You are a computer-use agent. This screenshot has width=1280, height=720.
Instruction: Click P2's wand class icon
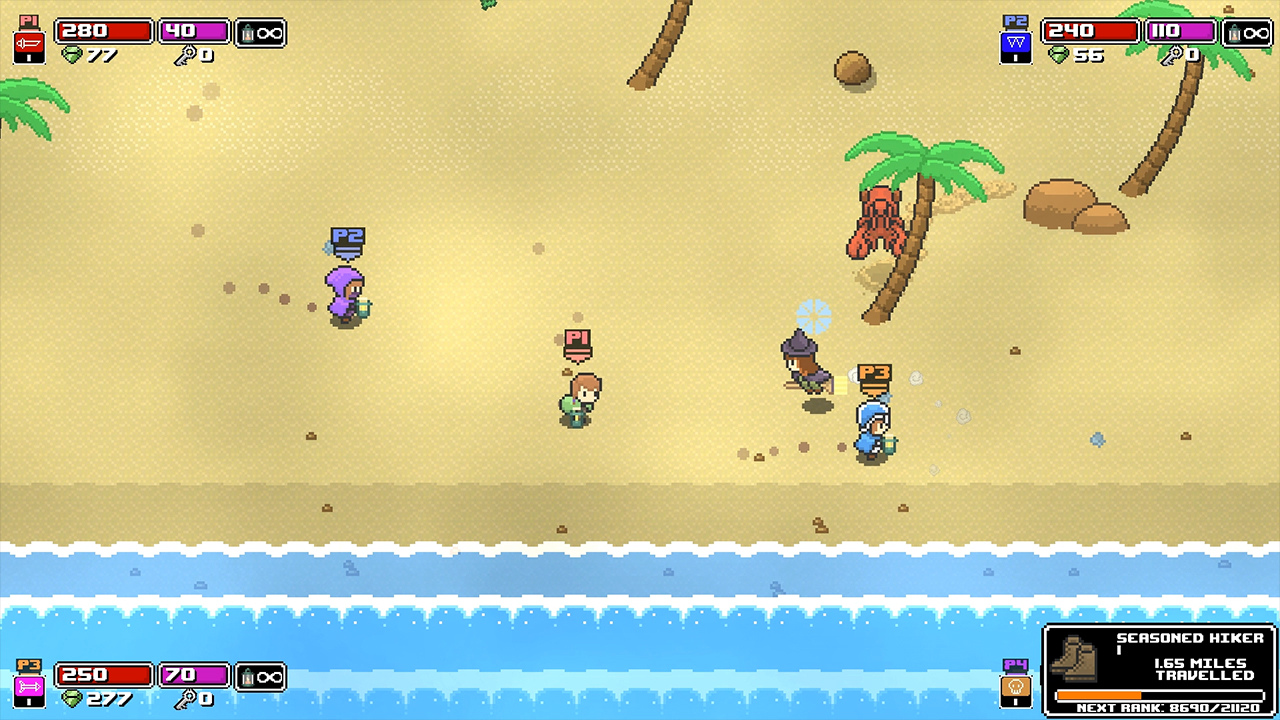(x=1016, y=40)
